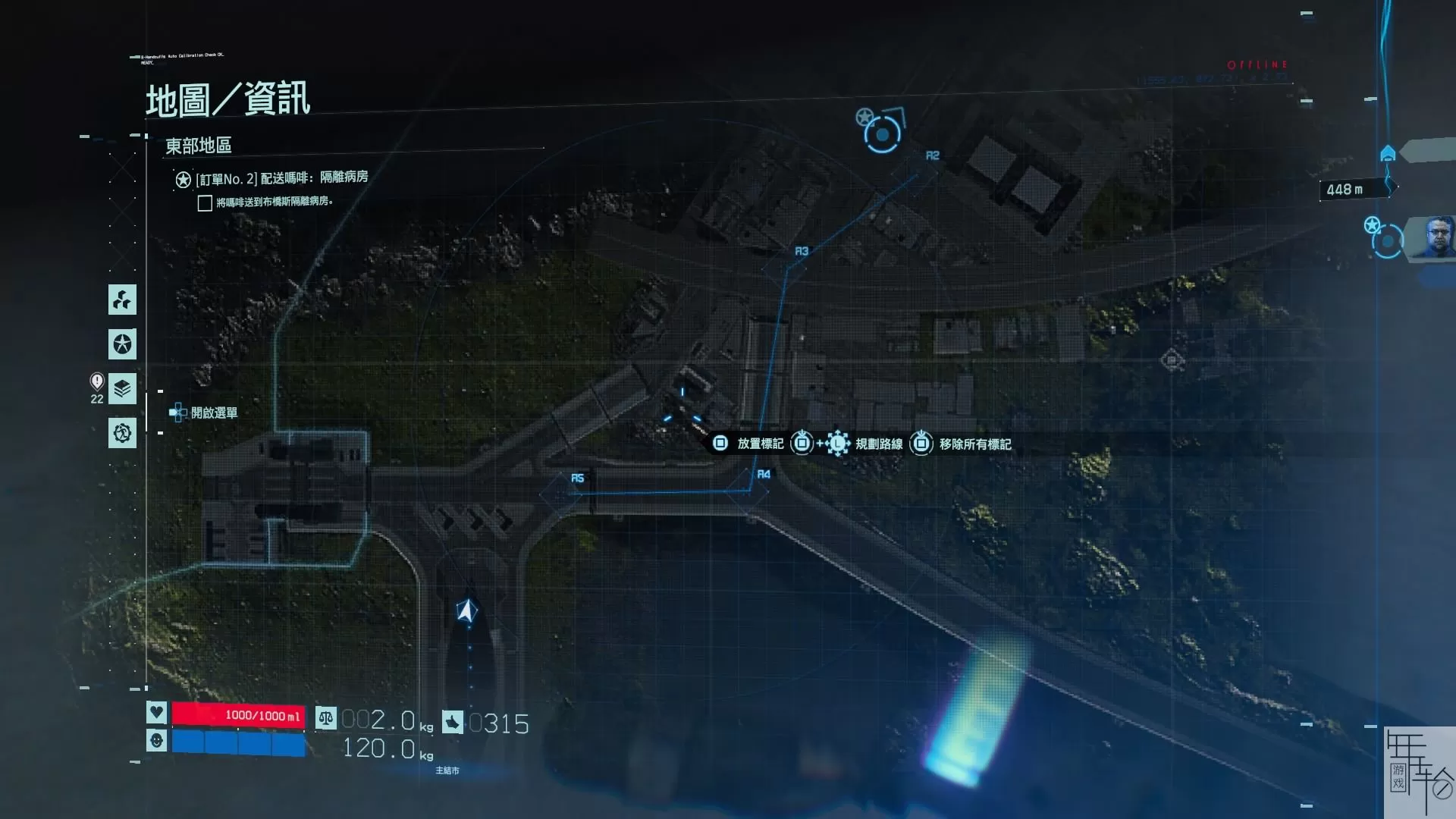Tick the morphine delivery objective checkbox

[x=205, y=203]
